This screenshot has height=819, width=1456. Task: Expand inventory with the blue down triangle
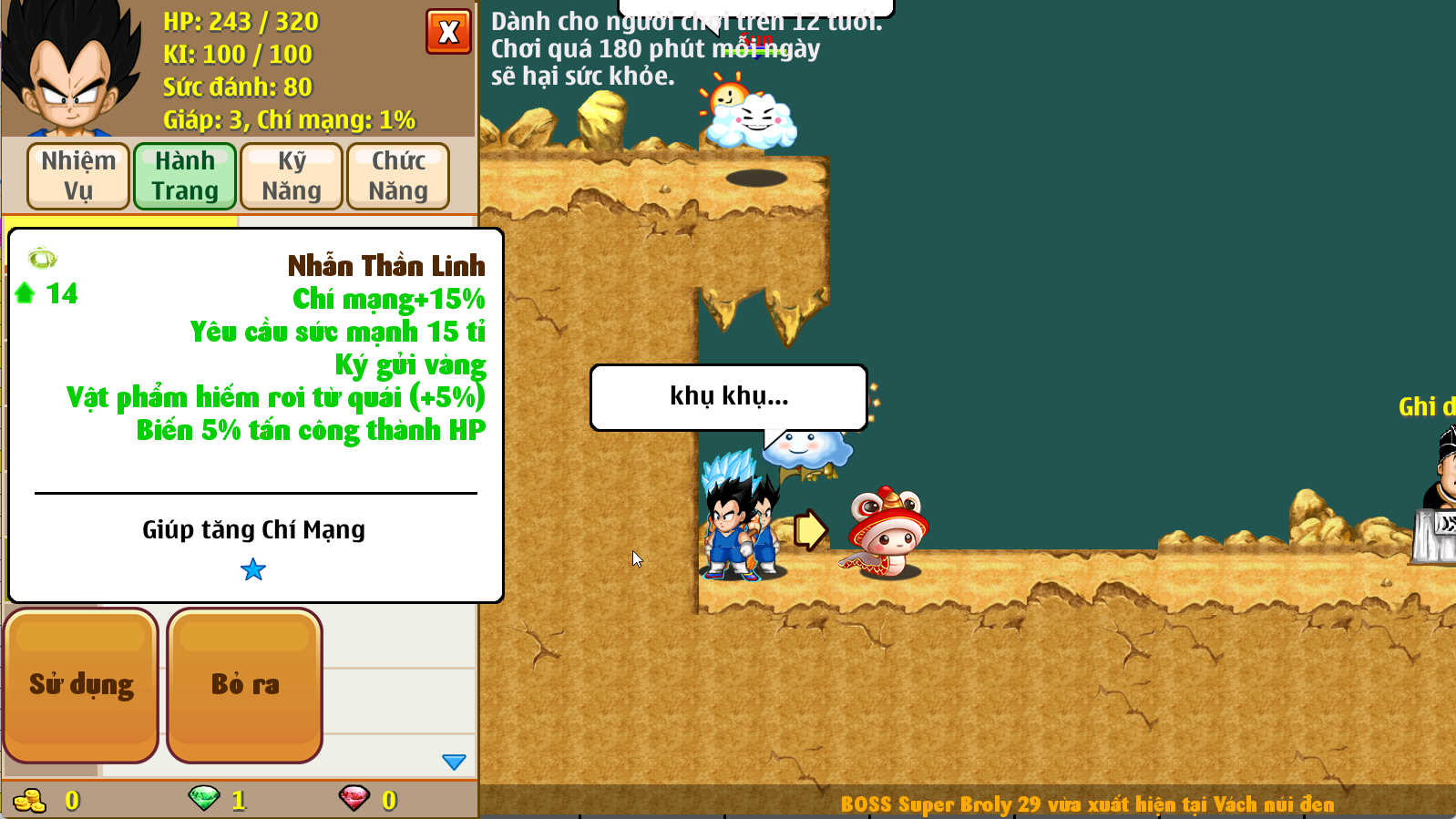(453, 761)
